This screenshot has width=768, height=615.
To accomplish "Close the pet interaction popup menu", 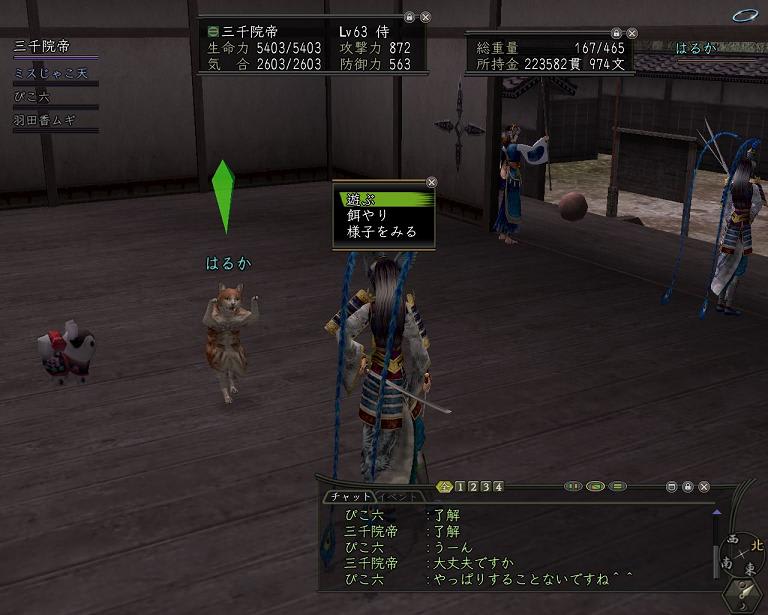I will (x=432, y=182).
